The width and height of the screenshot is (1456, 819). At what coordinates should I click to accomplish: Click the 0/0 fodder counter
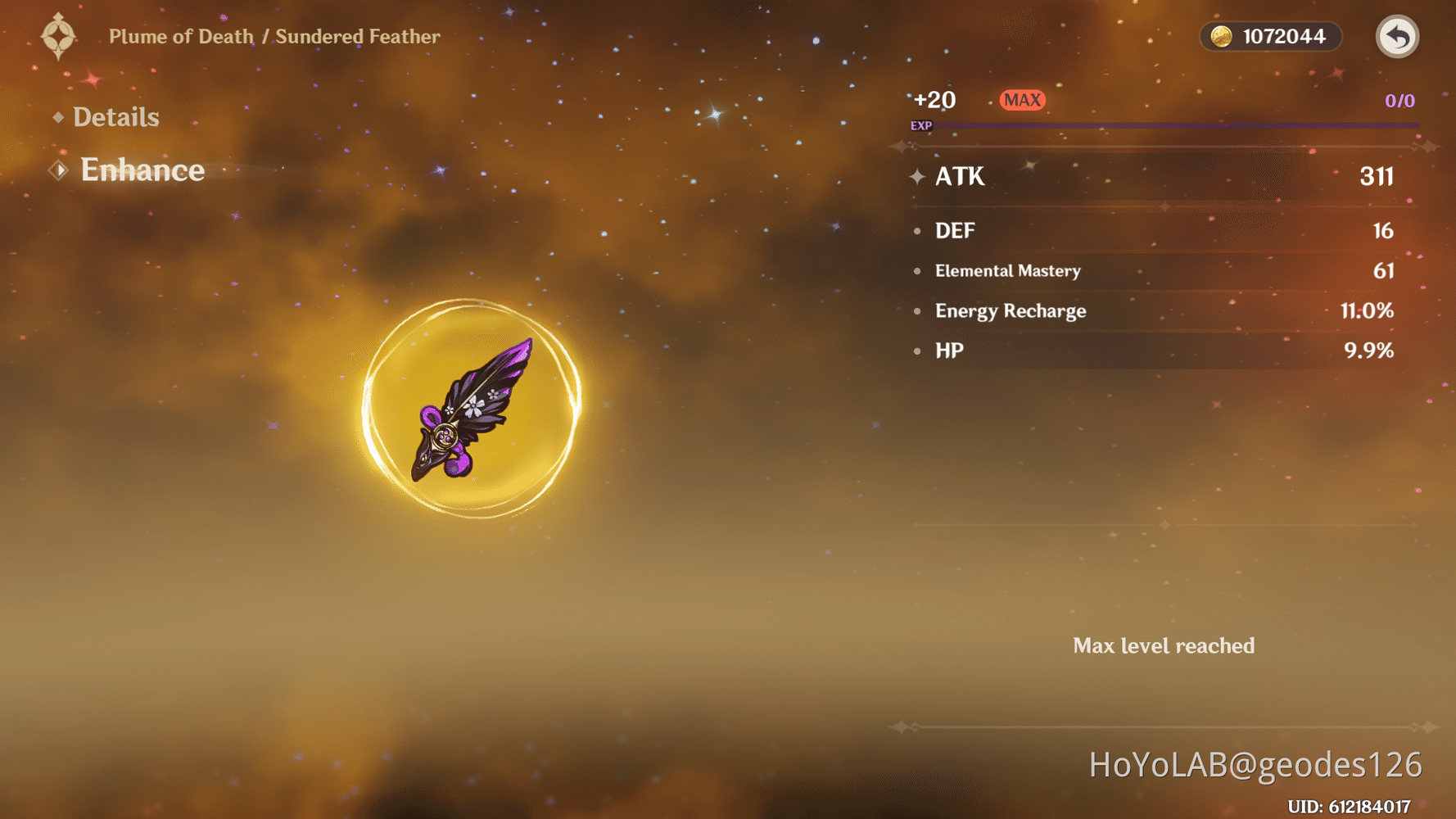click(1399, 101)
